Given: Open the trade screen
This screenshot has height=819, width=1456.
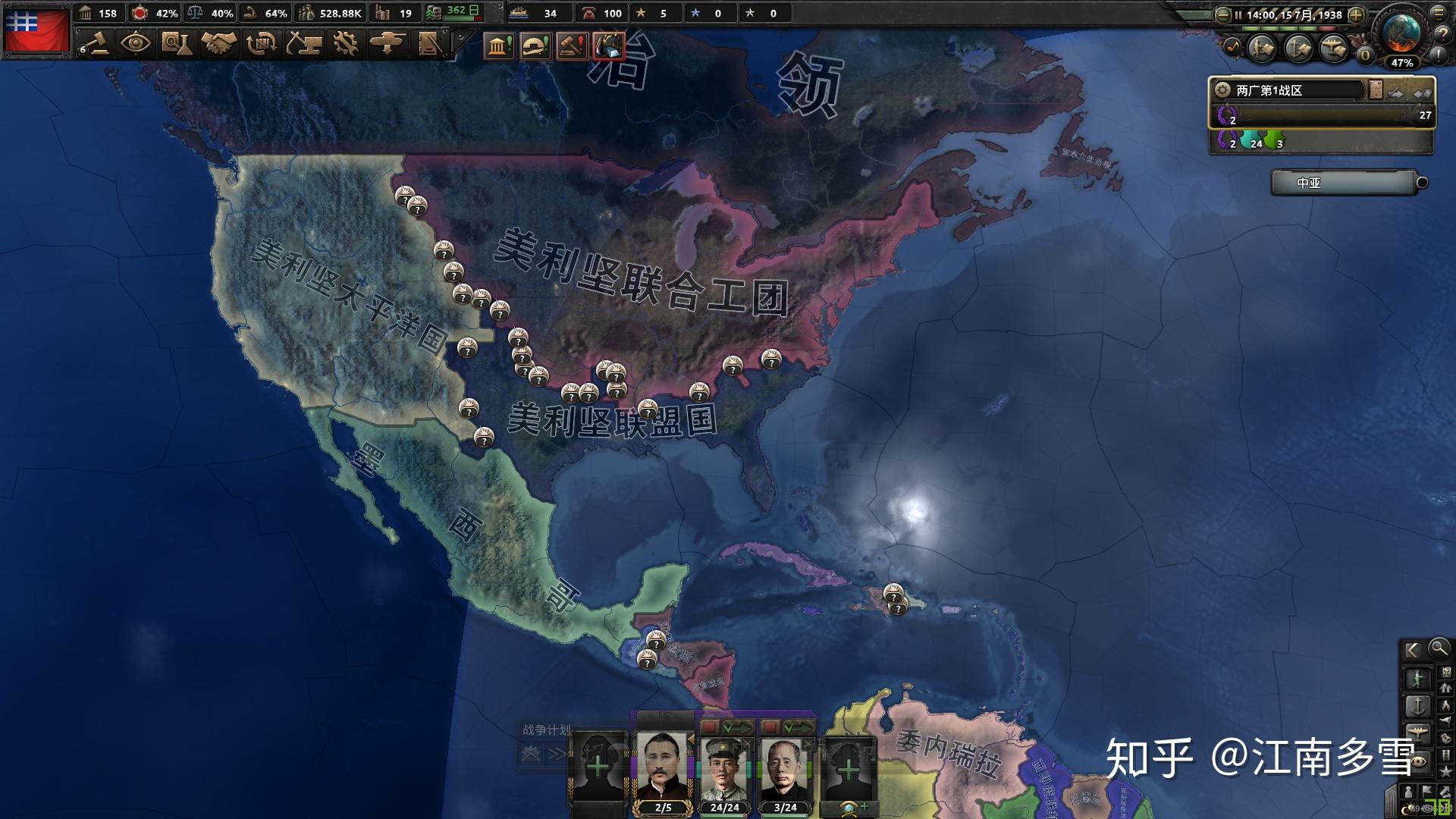Looking at the screenshot, I should (x=261, y=43).
